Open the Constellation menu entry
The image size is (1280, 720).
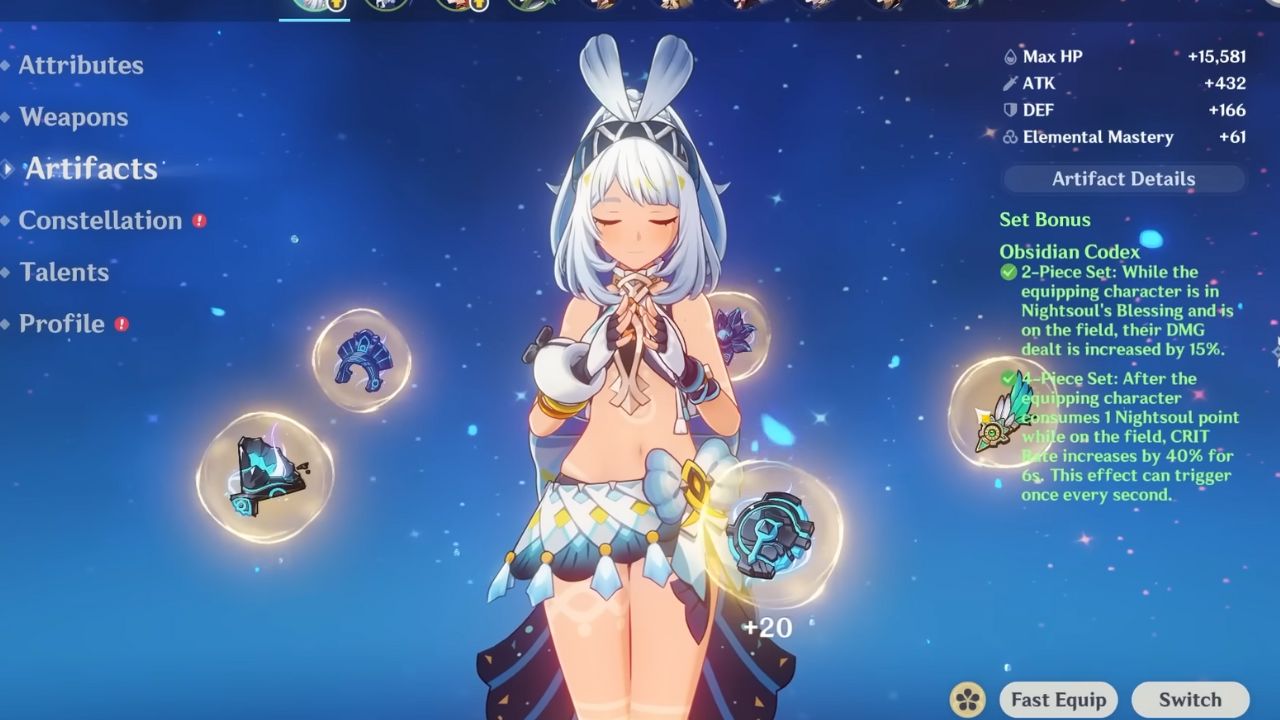pyautogui.click(x=100, y=220)
